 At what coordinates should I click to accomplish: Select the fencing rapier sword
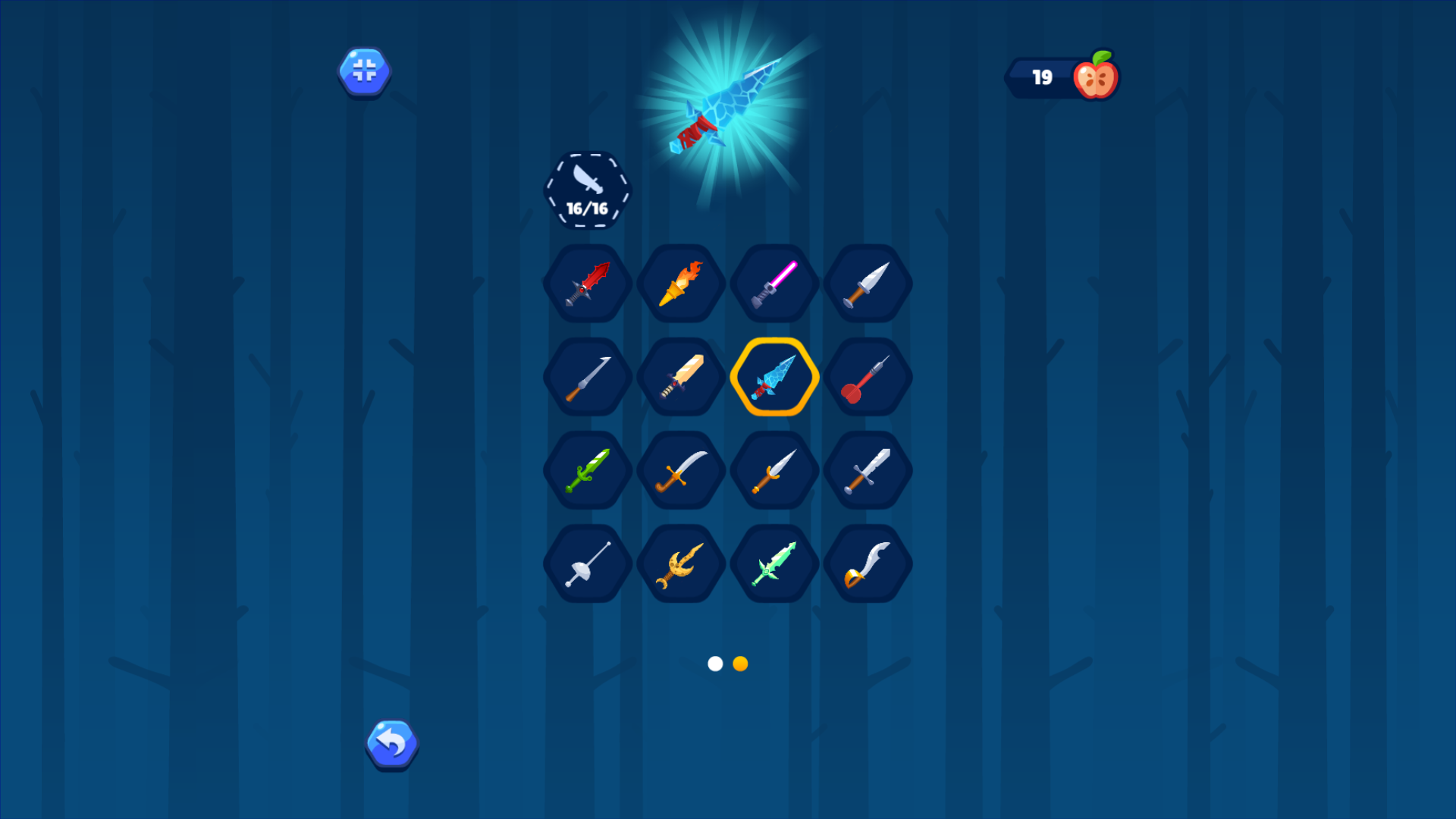tap(588, 563)
